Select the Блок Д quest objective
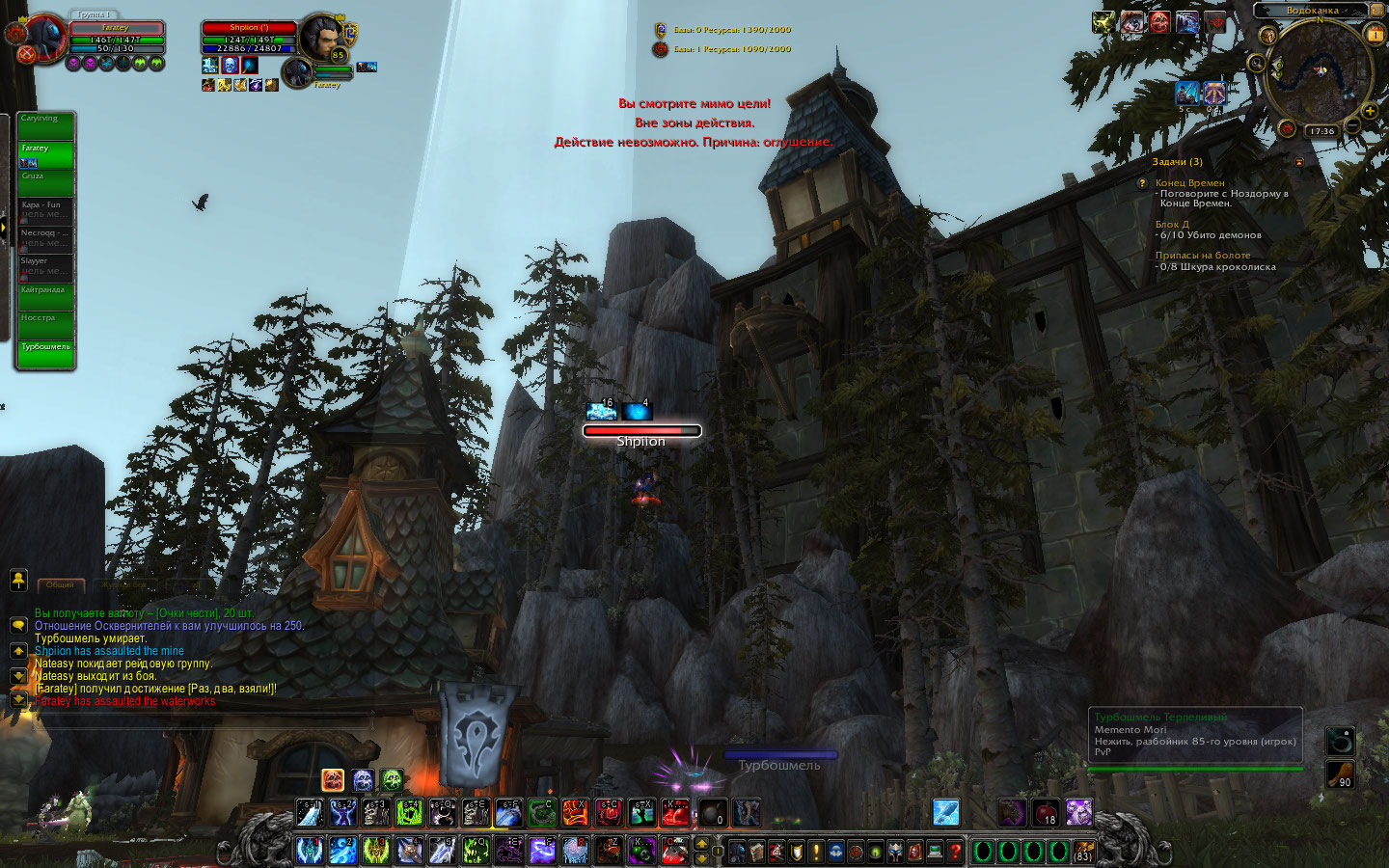This screenshot has height=868, width=1389. pos(1172,225)
